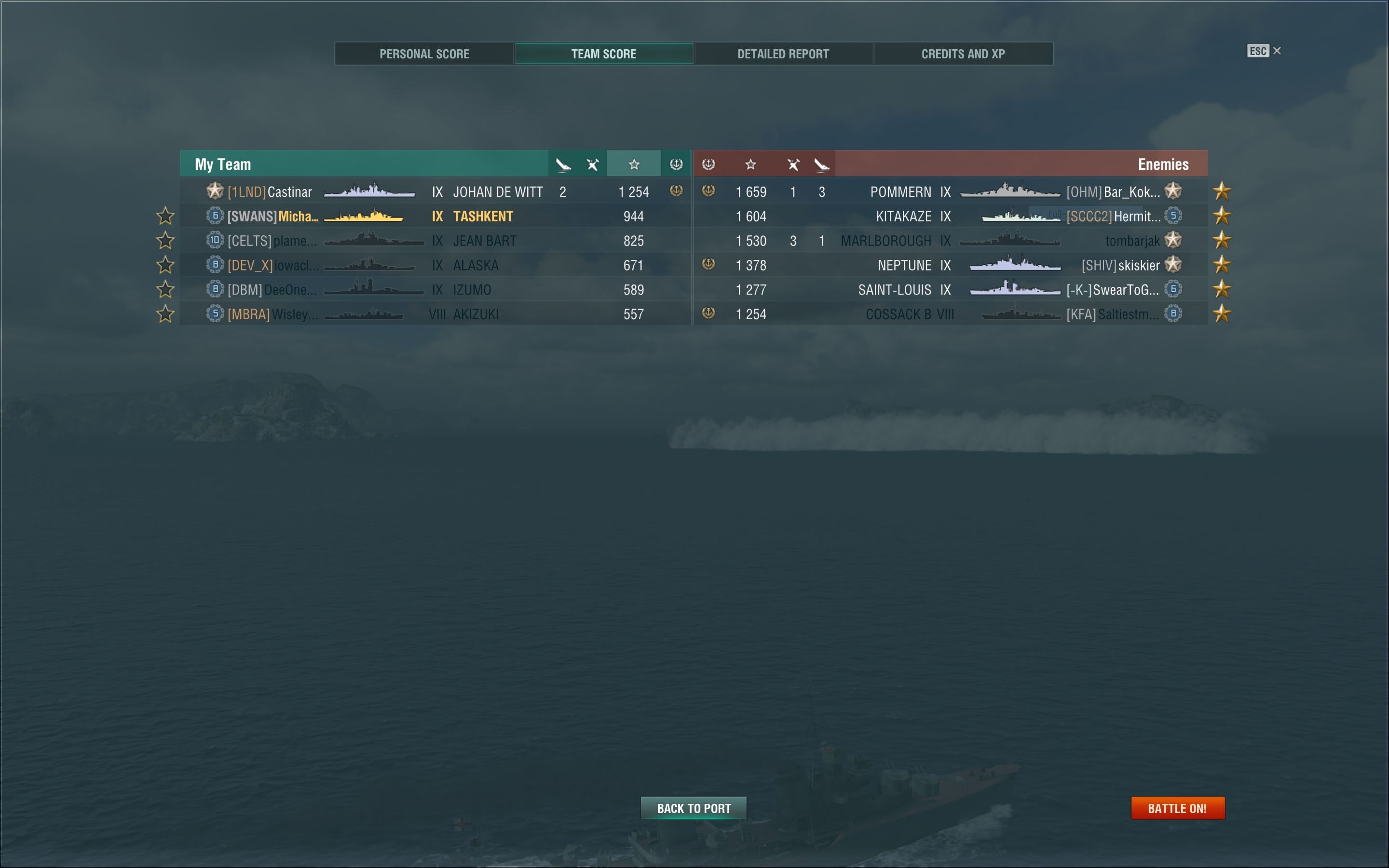Choose the Jean Bart player row
1389x868 pixels.
[435, 241]
